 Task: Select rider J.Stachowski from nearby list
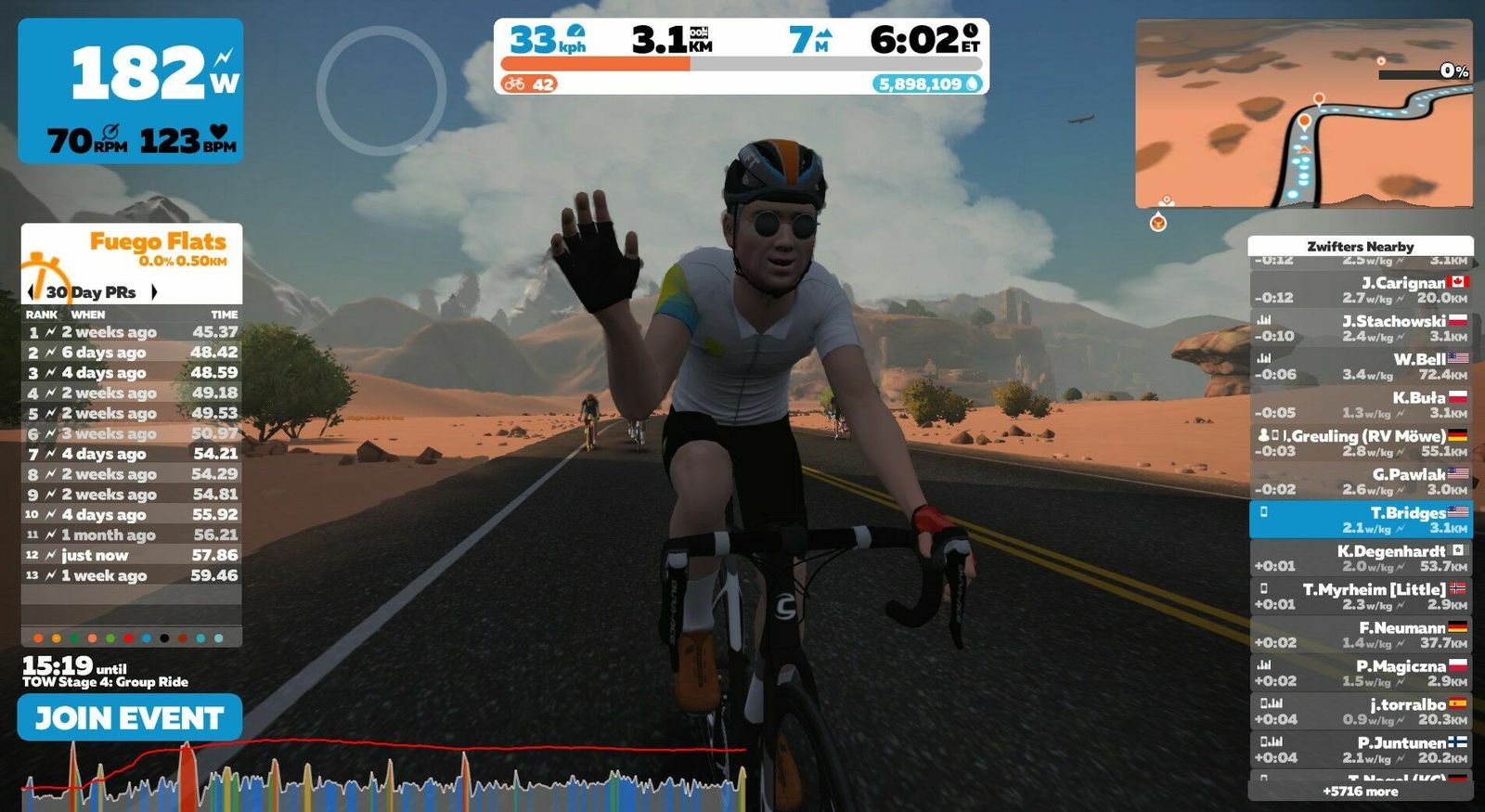coord(1361,328)
